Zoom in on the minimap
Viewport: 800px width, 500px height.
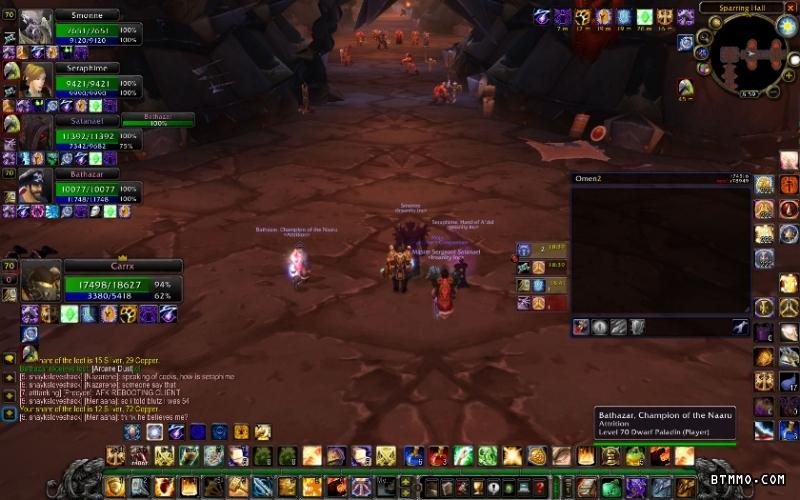point(788,75)
